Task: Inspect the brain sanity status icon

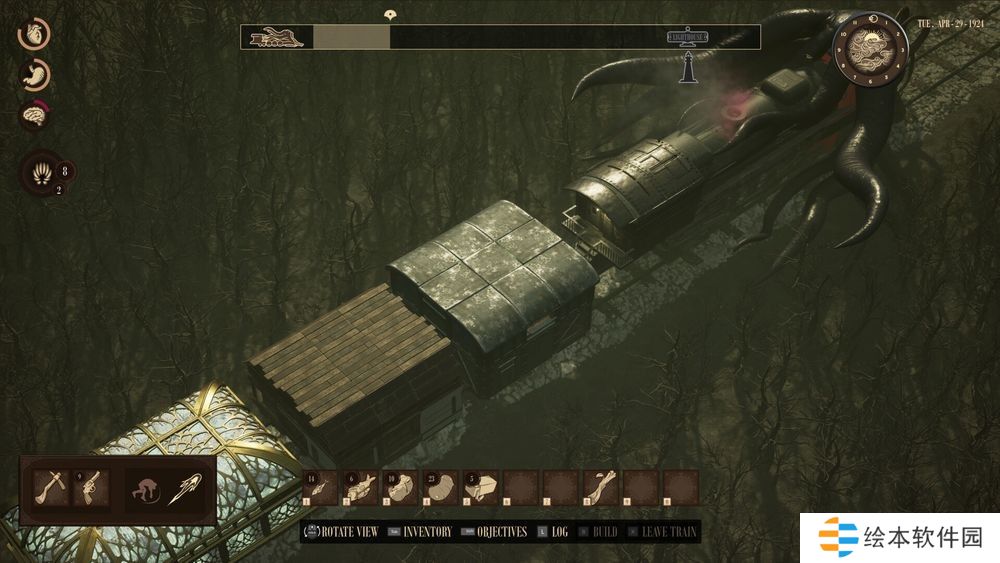Action: coord(34,116)
